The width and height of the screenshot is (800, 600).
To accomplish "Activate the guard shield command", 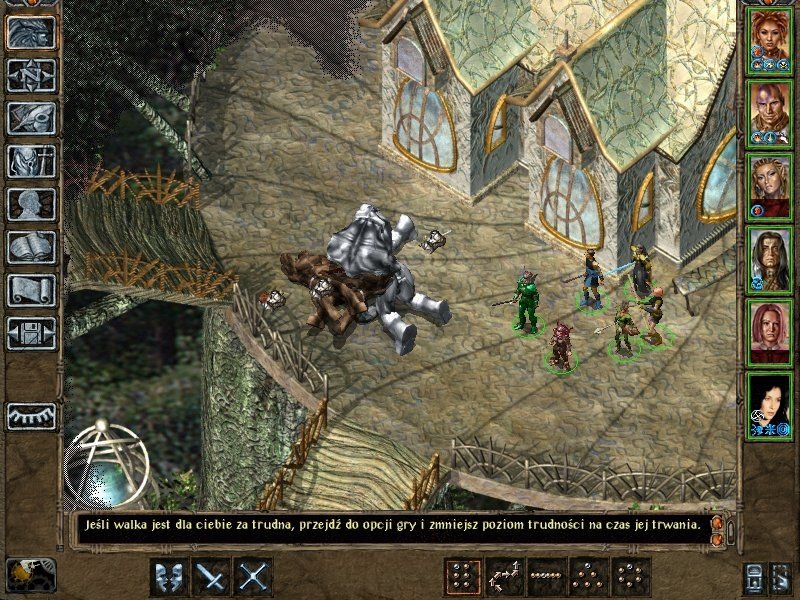I will pyautogui.click(x=168, y=577).
